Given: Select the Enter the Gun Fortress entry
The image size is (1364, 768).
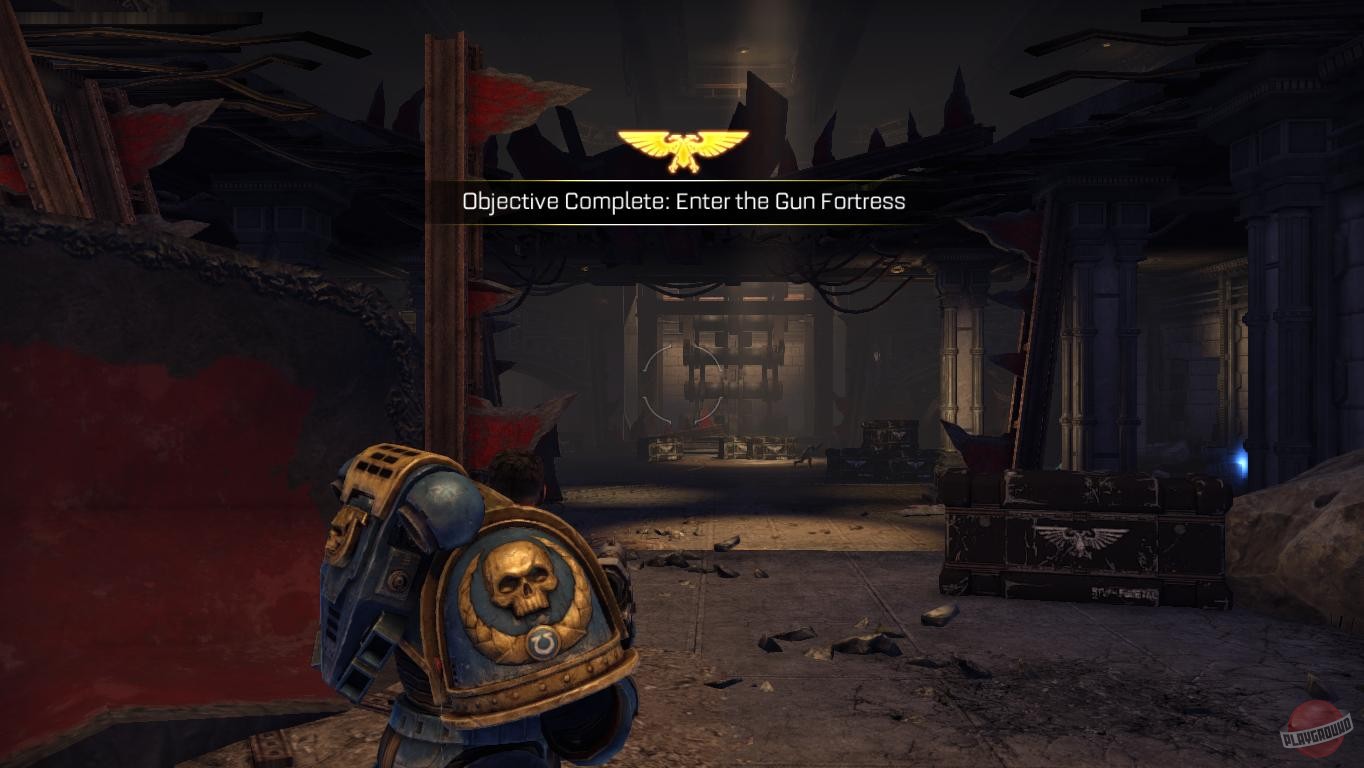Looking at the screenshot, I should point(790,201).
